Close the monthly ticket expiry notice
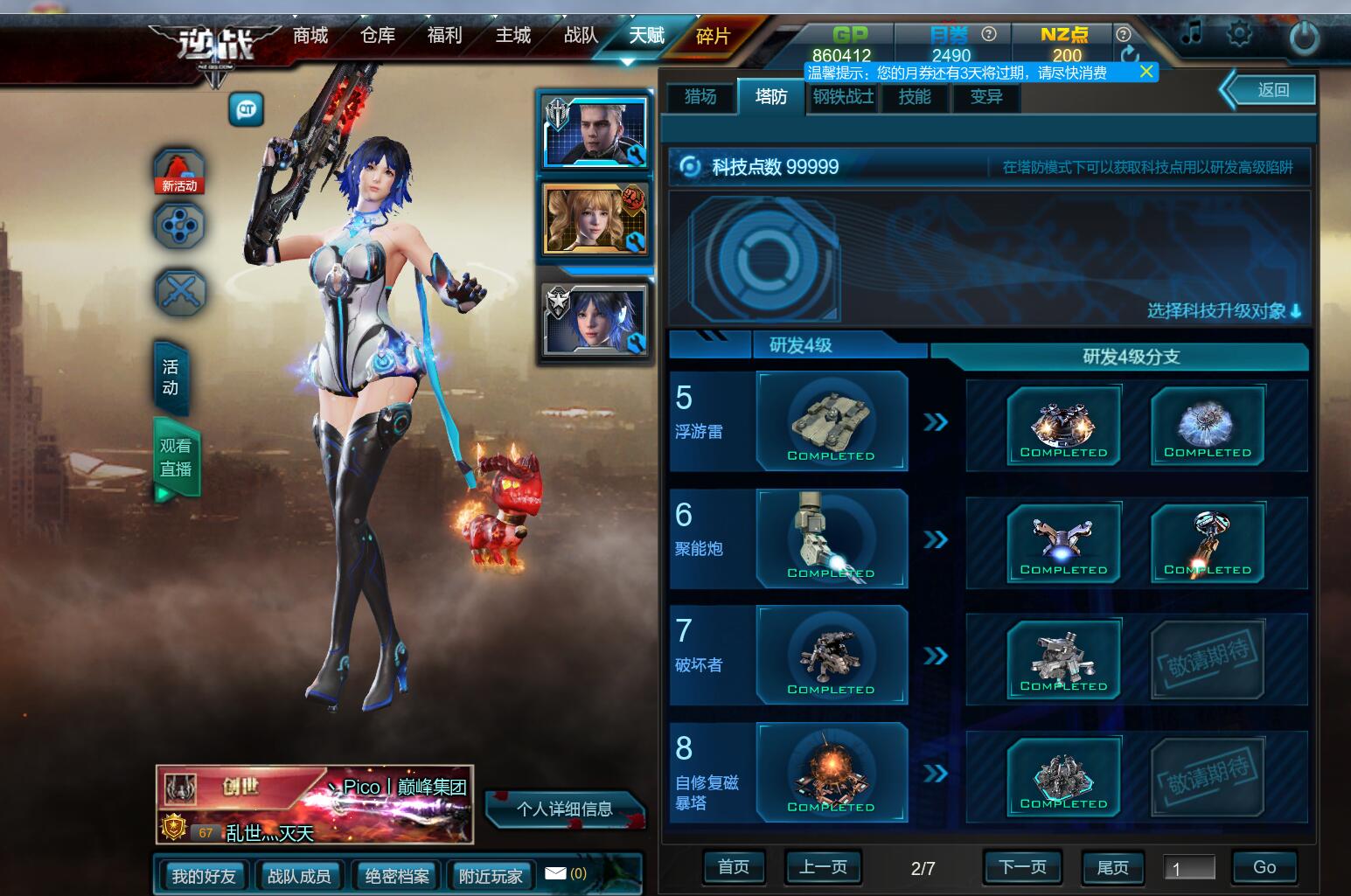This screenshot has width=1351, height=896. [1146, 72]
